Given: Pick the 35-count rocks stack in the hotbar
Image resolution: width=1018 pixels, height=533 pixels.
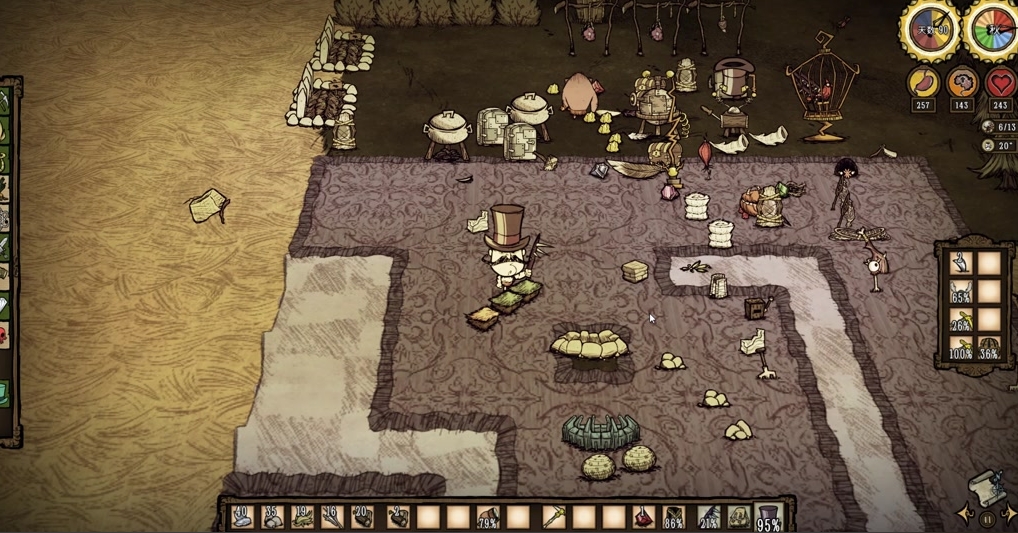Looking at the screenshot, I should [271, 516].
